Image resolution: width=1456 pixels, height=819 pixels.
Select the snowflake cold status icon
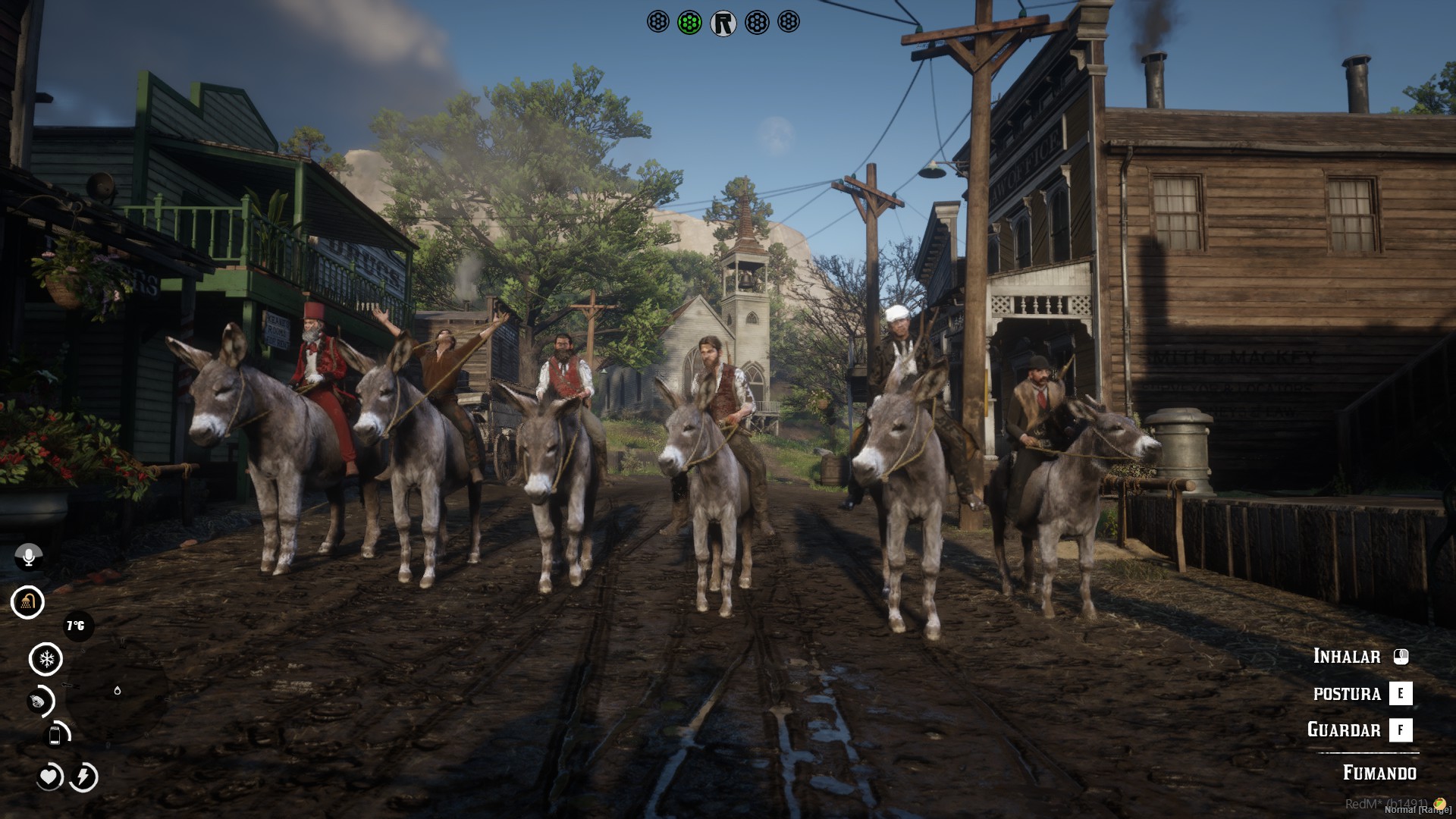click(x=46, y=659)
